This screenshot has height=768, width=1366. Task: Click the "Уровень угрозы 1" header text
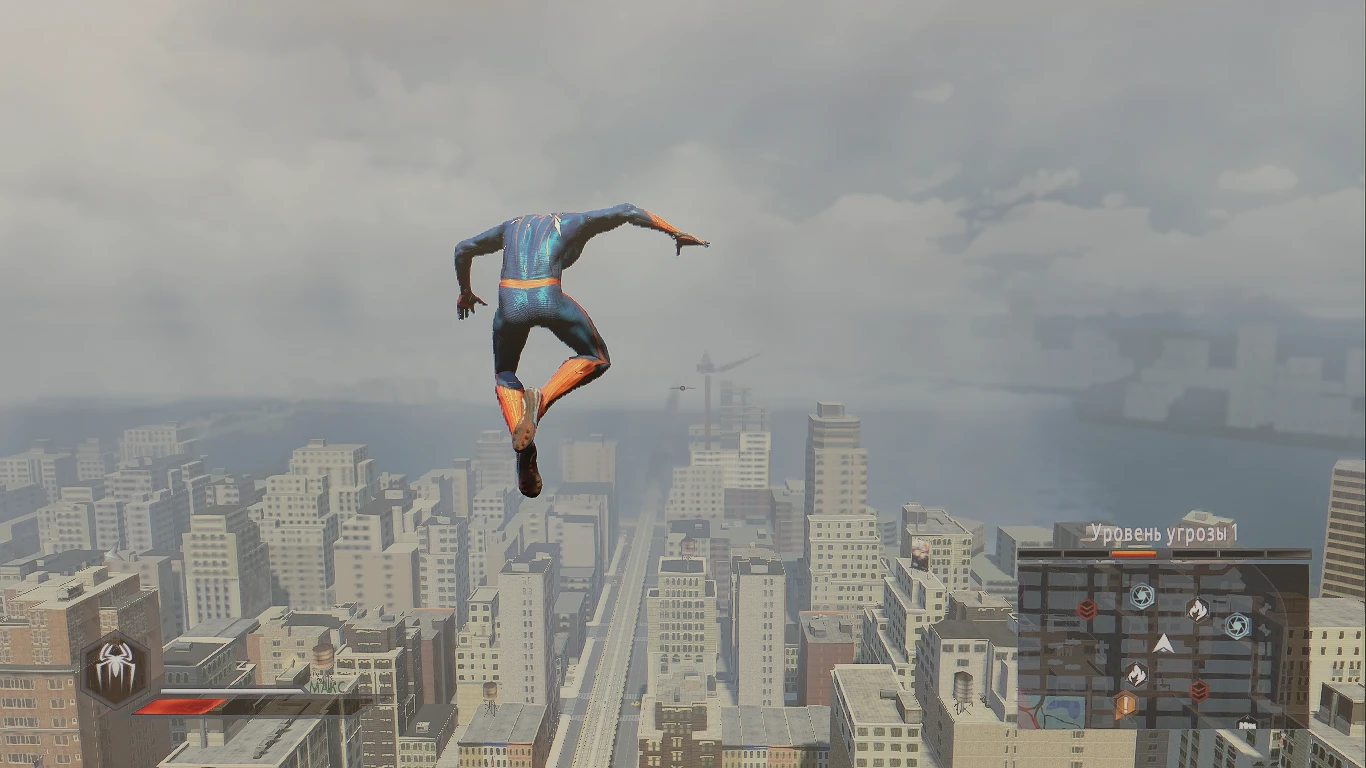pos(1165,531)
